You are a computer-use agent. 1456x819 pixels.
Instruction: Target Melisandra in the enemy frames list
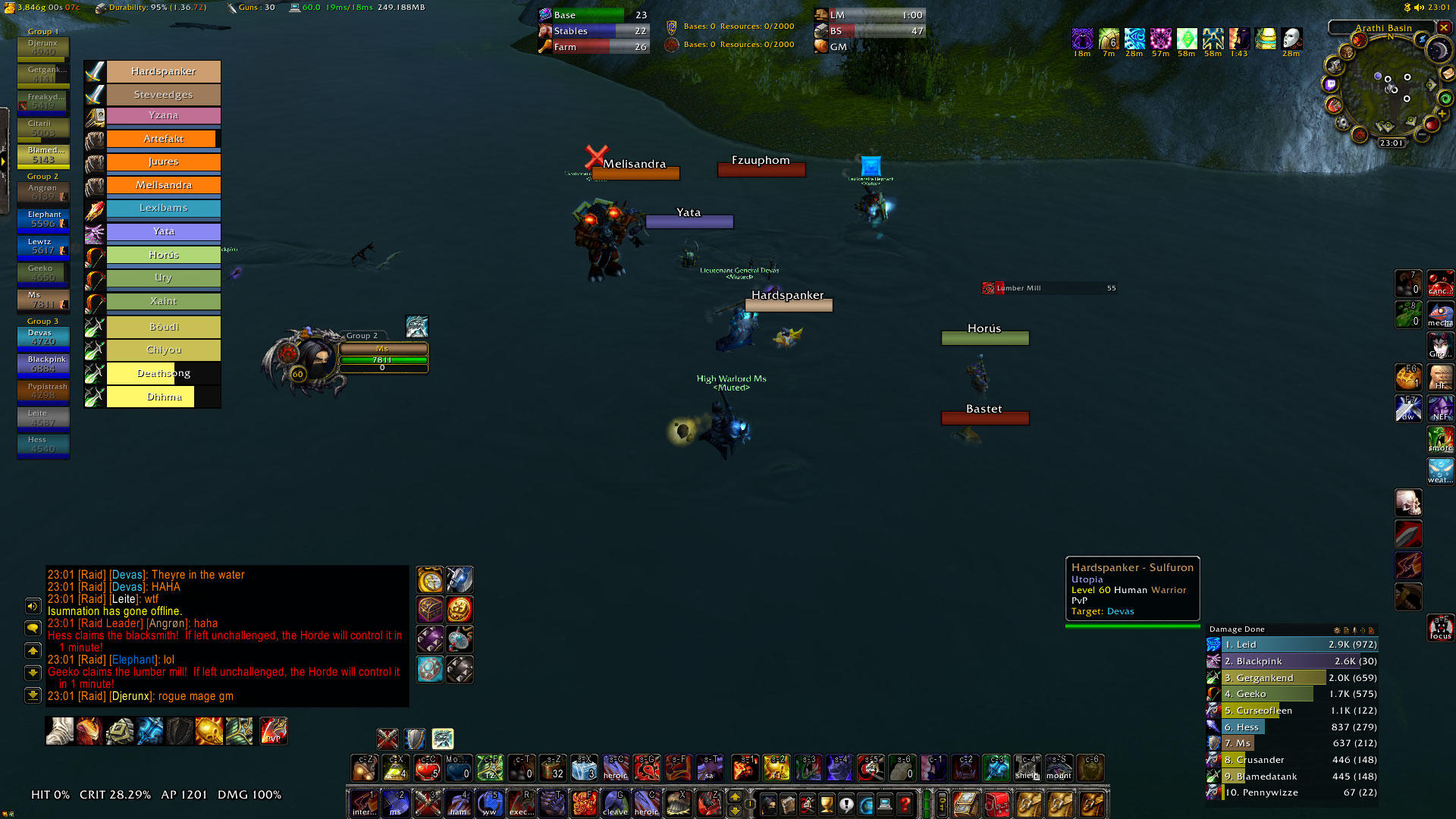[x=163, y=185]
